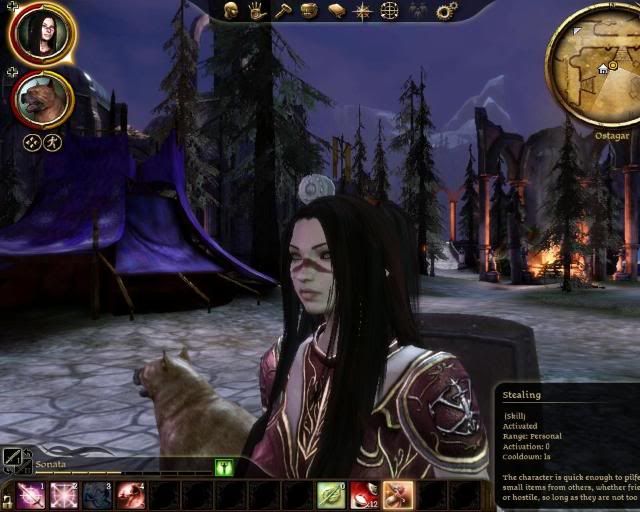The height and width of the screenshot is (512, 640).
Task: Toggle the select-all party button
Action: coord(32,142)
